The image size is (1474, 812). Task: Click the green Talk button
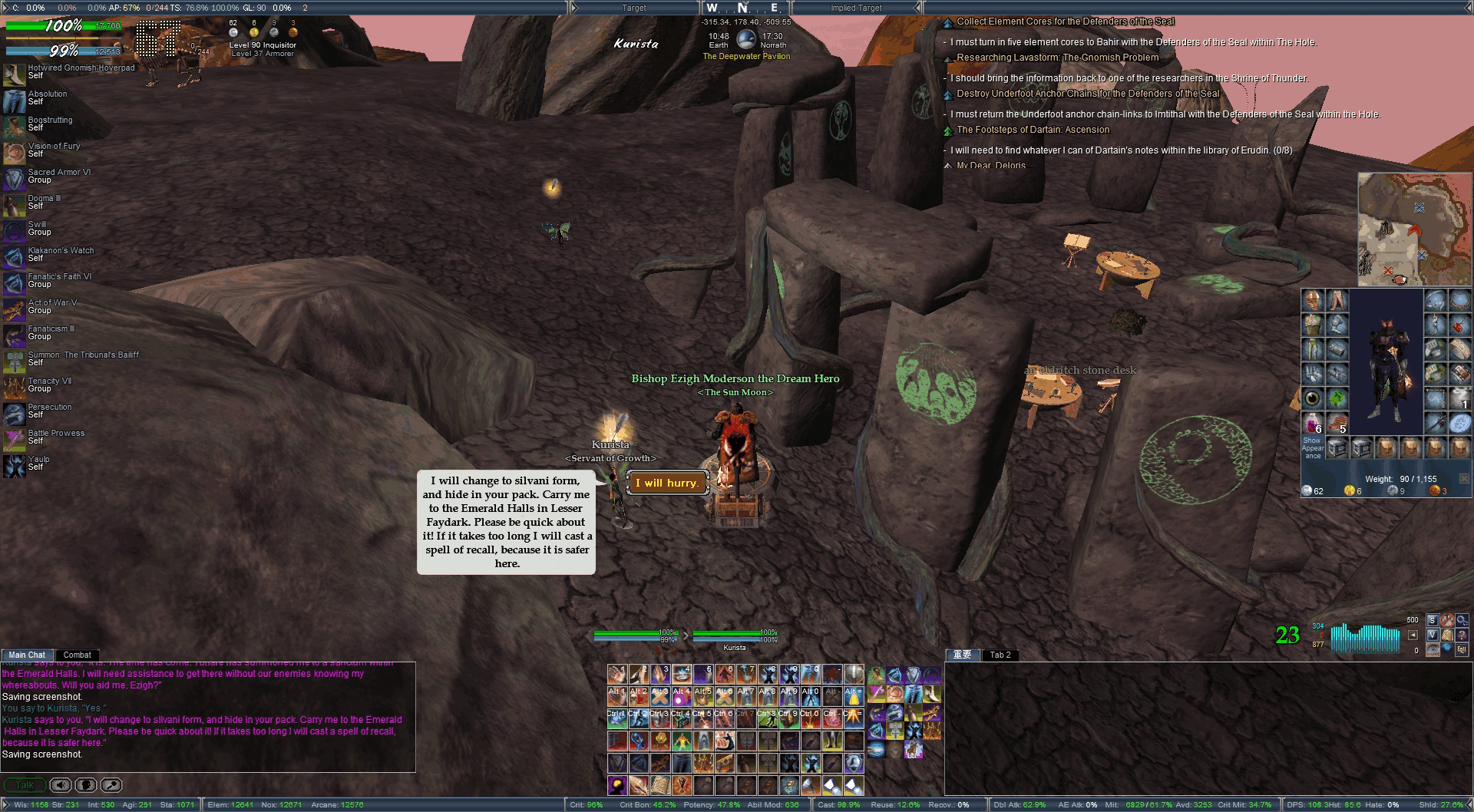(x=25, y=784)
